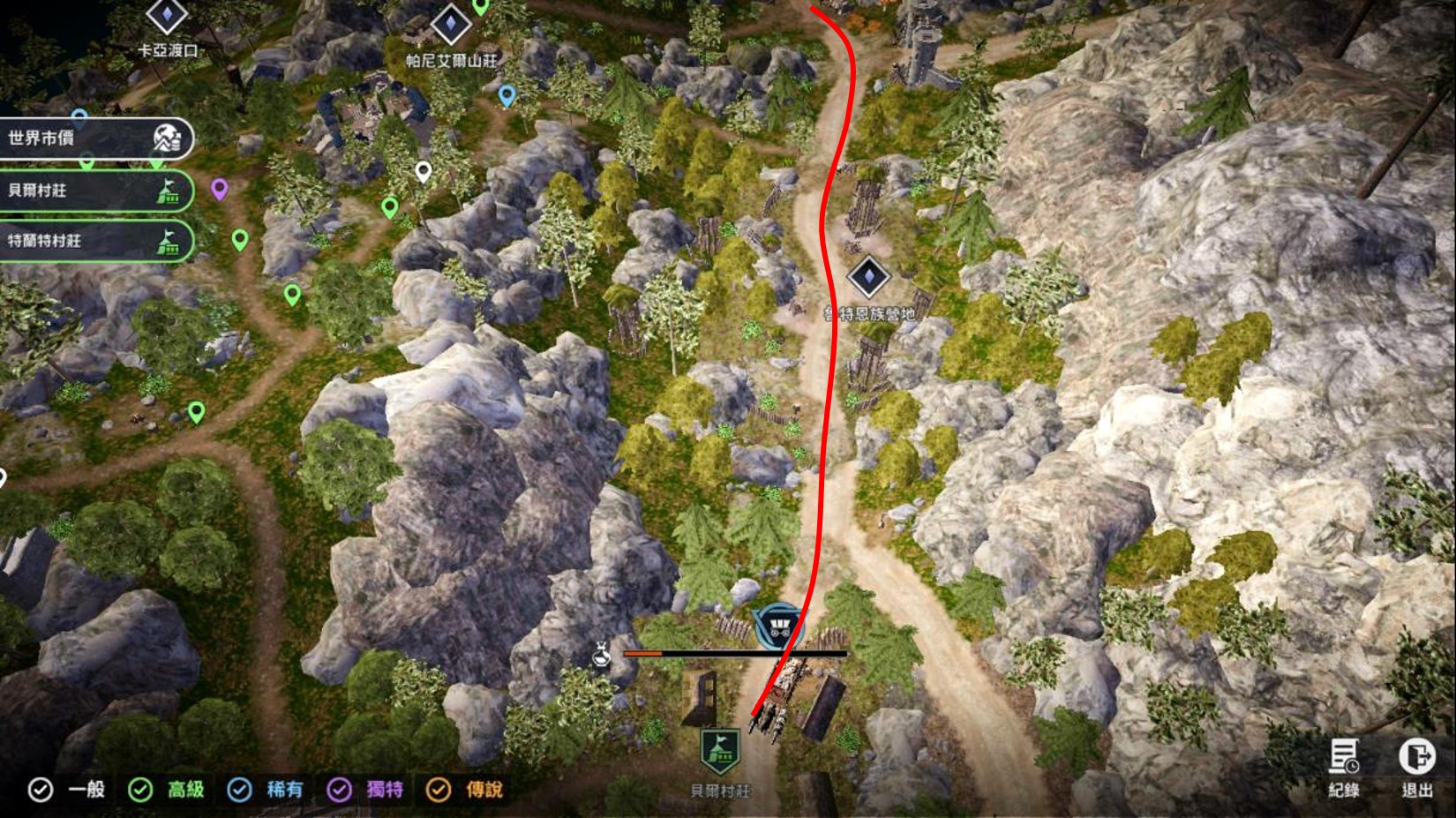The width and height of the screenshot is (1456, 818).
Task: Choose the 特蘭特村莊 shortcut in the side list
Action: point(93,240)
